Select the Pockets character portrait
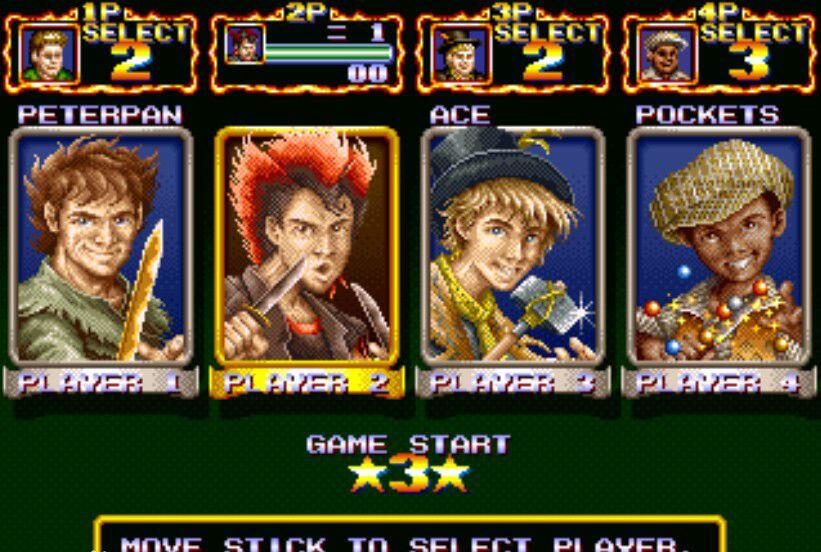The height and width of the screenshot is (552, 821). coord(718,247)
